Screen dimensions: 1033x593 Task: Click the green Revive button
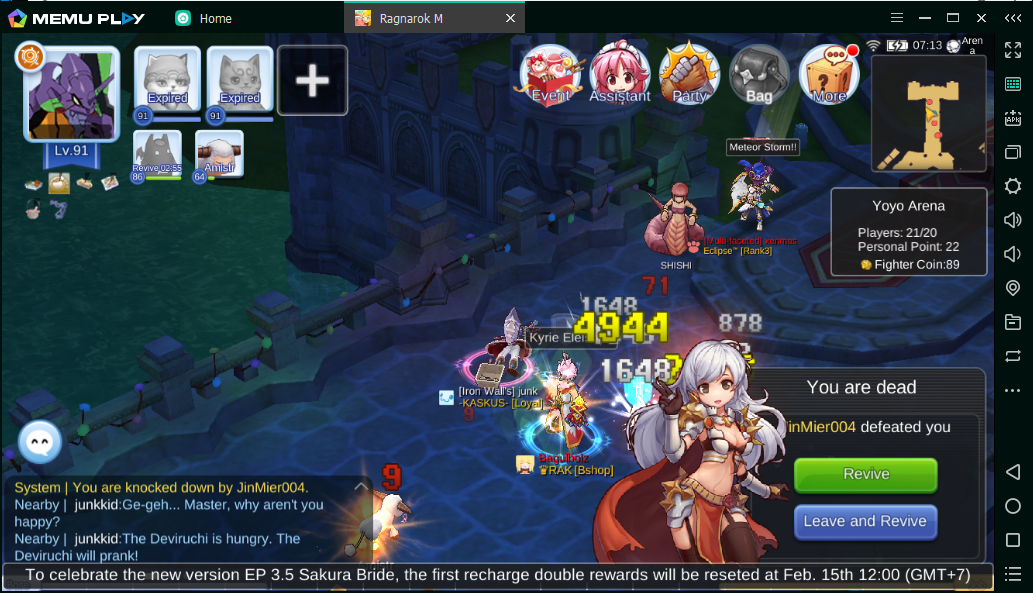coord(865,474)
